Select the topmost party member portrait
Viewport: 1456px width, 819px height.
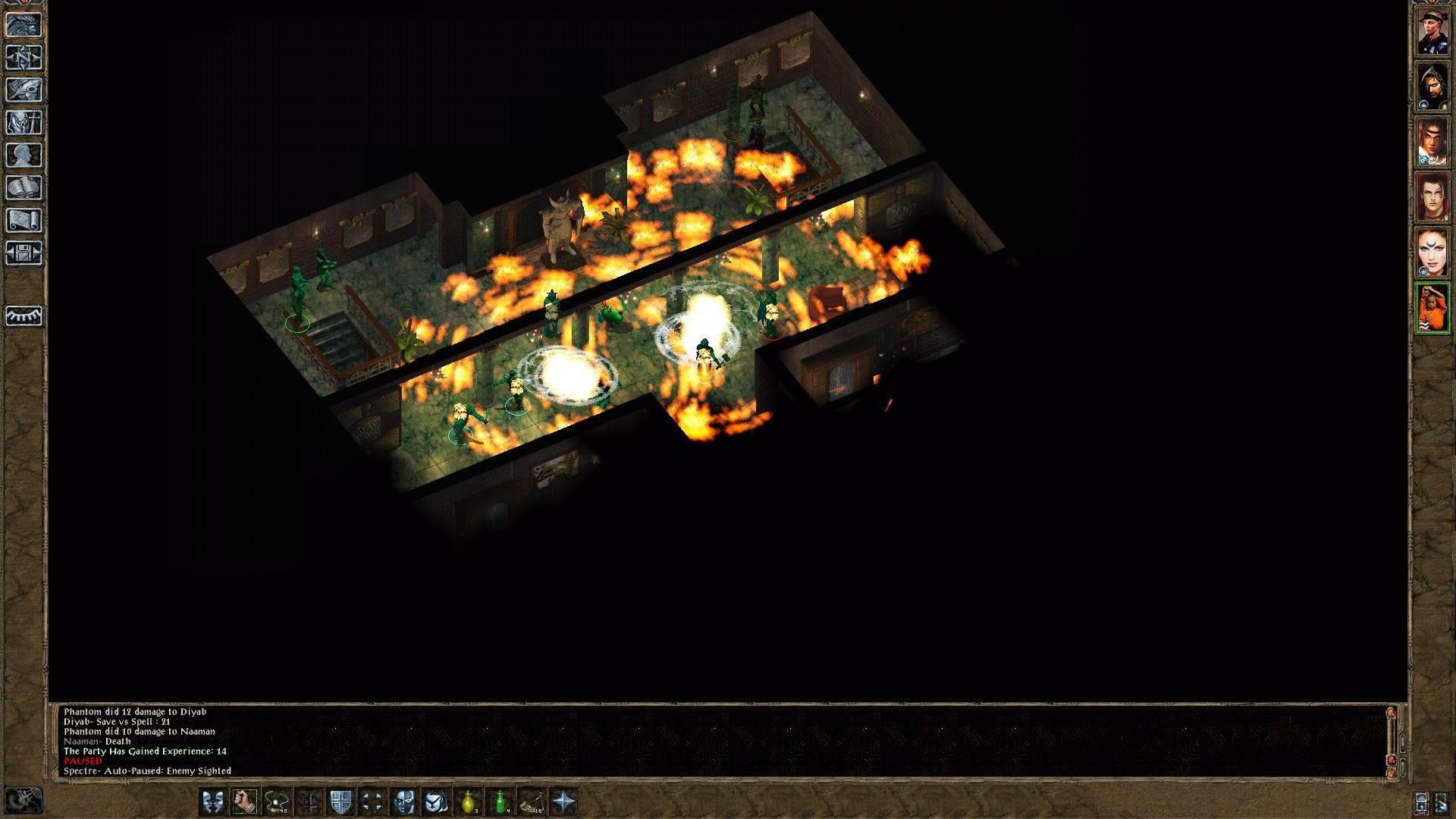coord(1432,29)
